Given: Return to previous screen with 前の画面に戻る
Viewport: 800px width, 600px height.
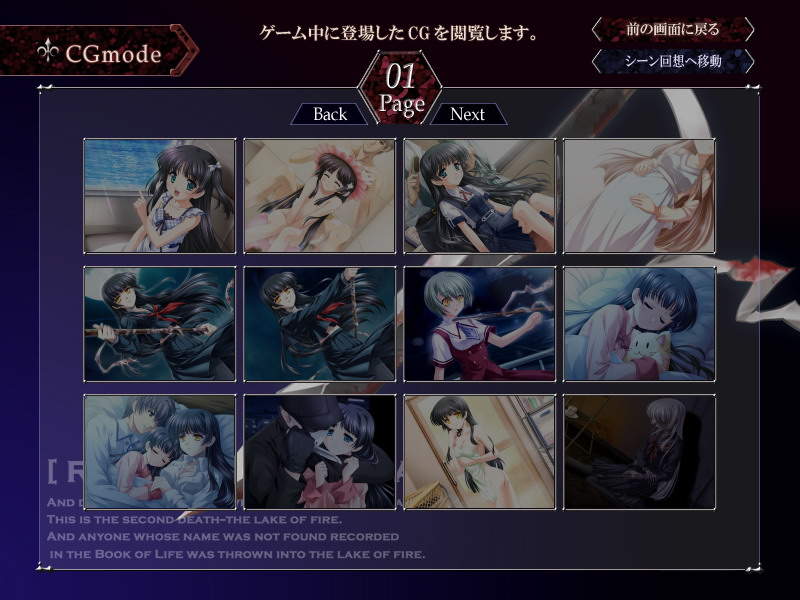Looking at the screenshot, I should point(672,29).
